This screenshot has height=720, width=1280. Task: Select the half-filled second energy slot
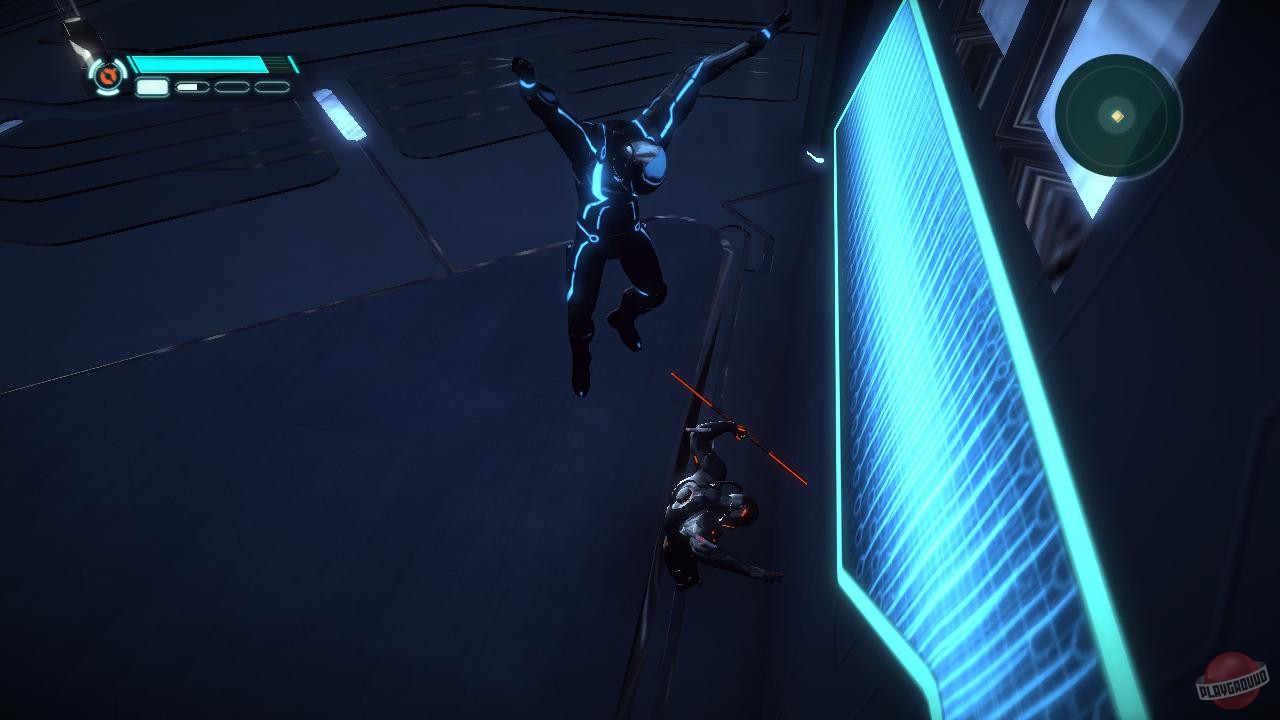(x=190, y=87)
